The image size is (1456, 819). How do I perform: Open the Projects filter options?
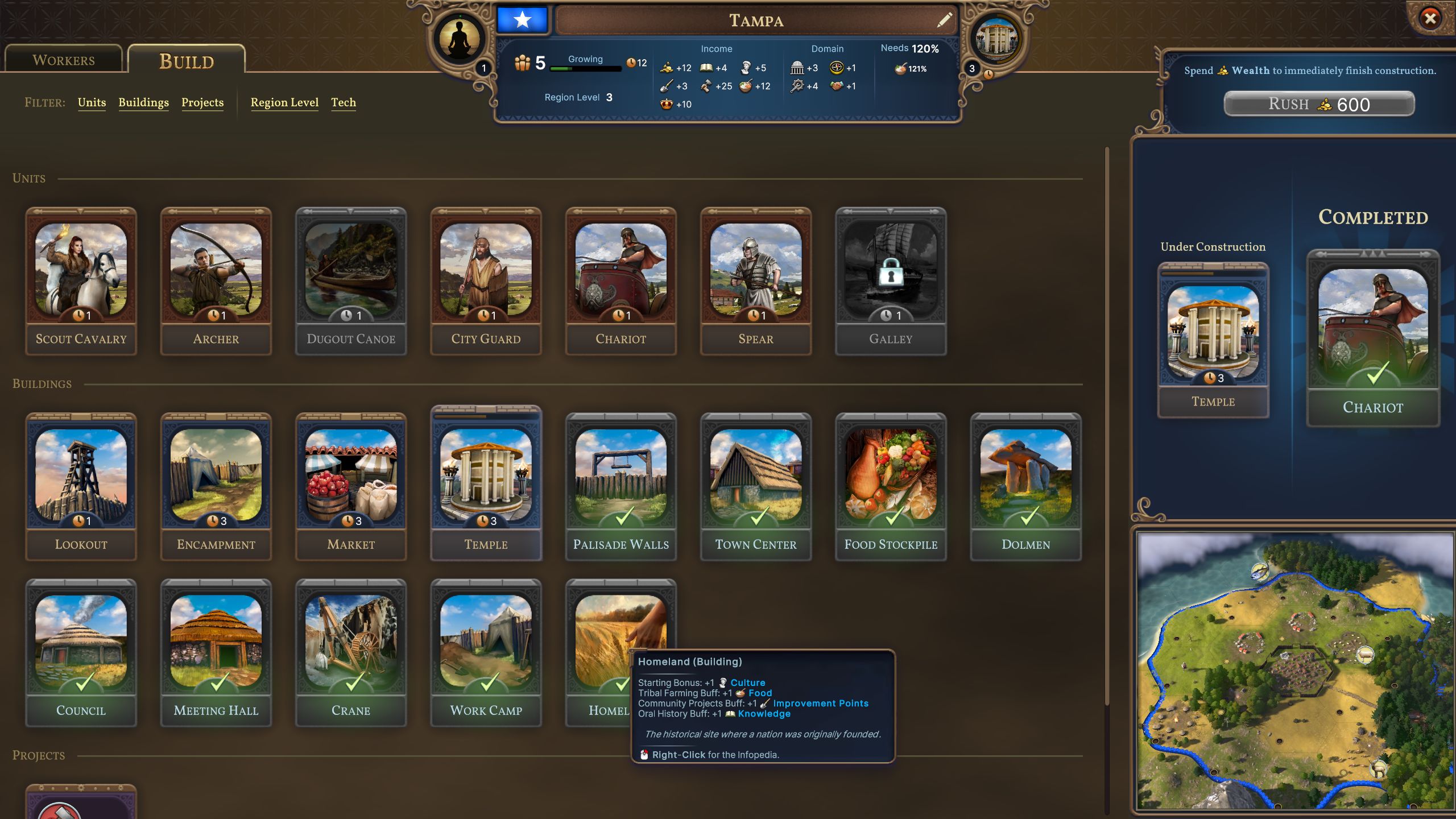tap(202, 102)
